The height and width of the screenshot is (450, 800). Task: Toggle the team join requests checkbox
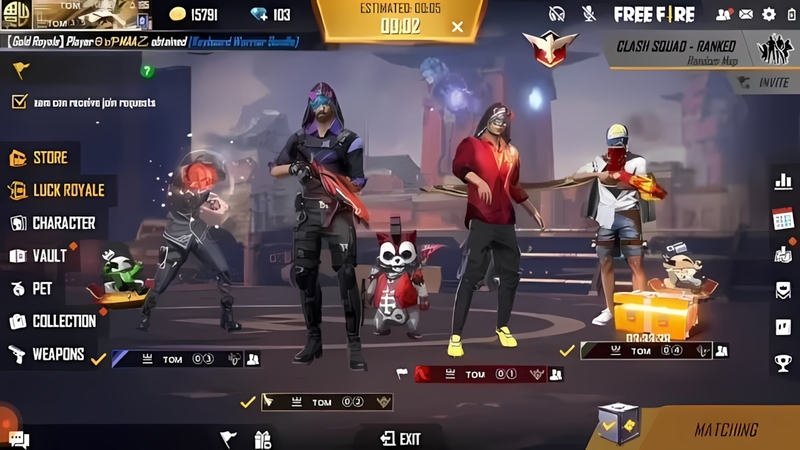[x=19, y=102]
